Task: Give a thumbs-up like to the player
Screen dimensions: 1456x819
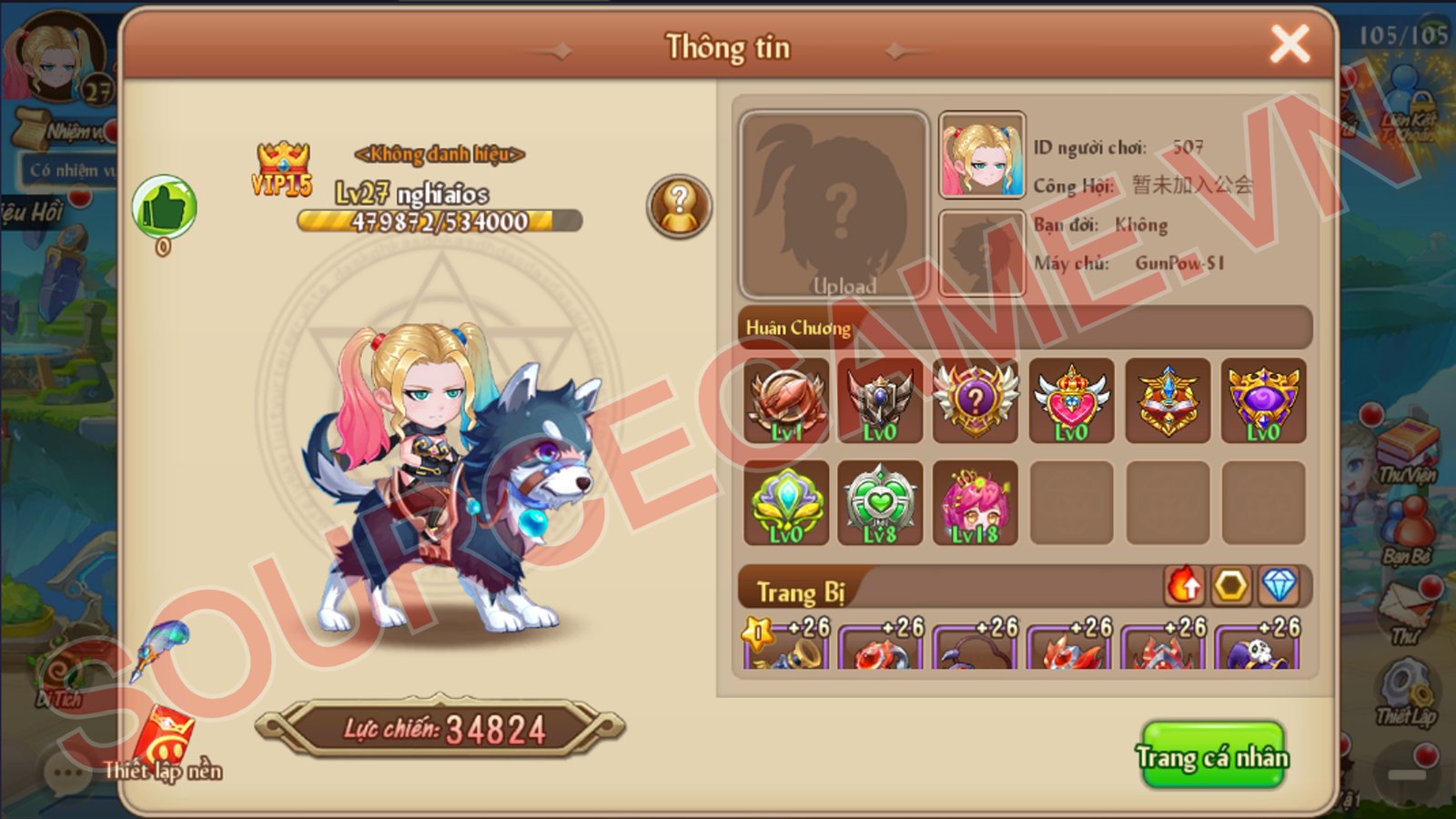Action: (164, 207)
